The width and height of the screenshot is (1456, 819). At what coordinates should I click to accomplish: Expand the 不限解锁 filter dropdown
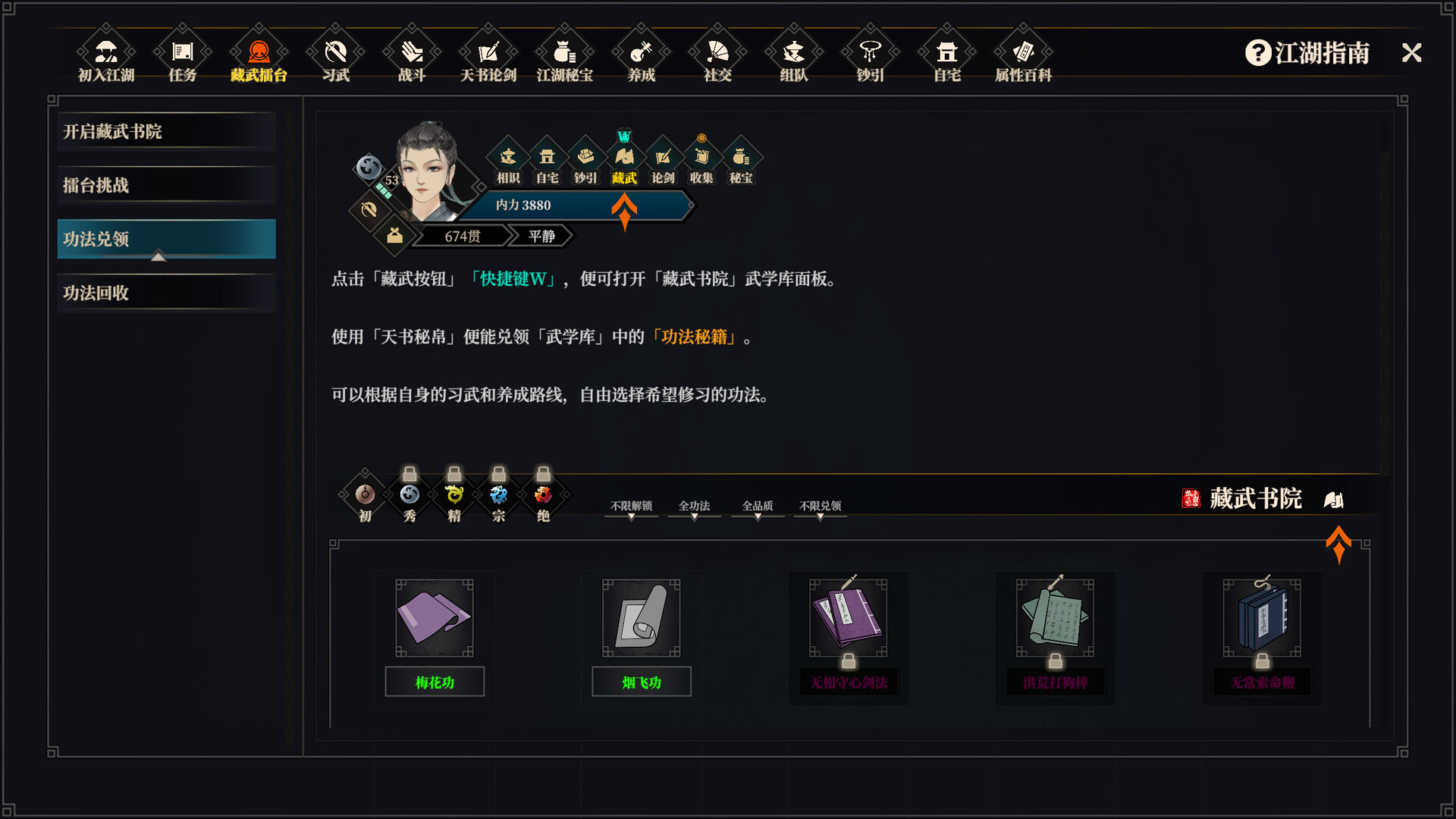tap(630, 506)
